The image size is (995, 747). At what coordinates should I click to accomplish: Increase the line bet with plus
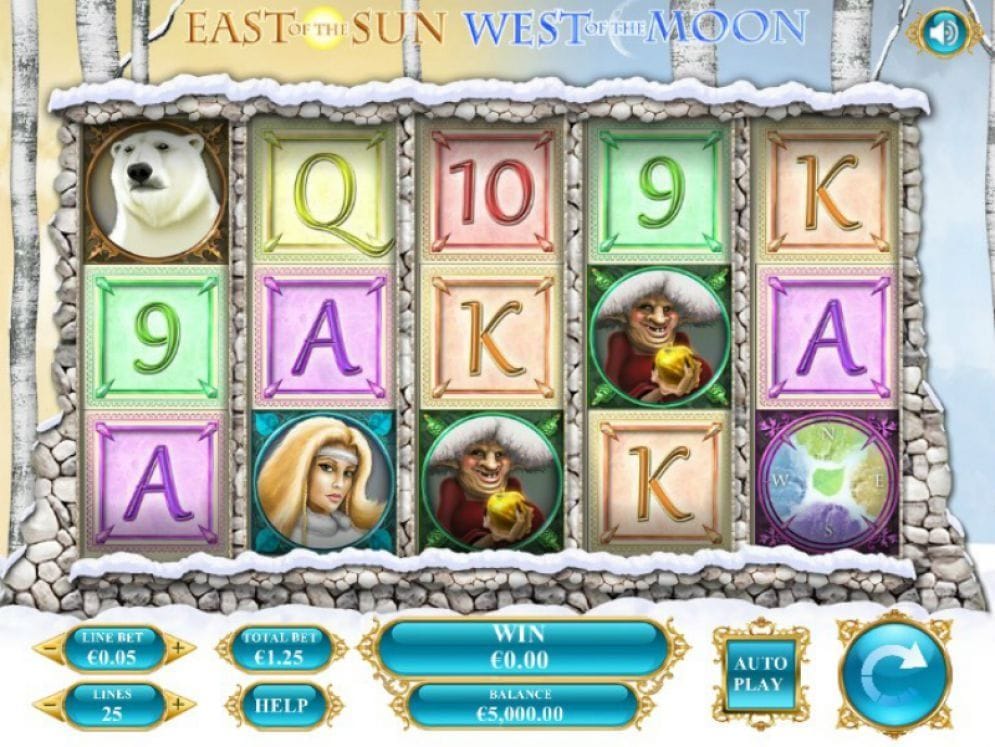pos(178,648)
